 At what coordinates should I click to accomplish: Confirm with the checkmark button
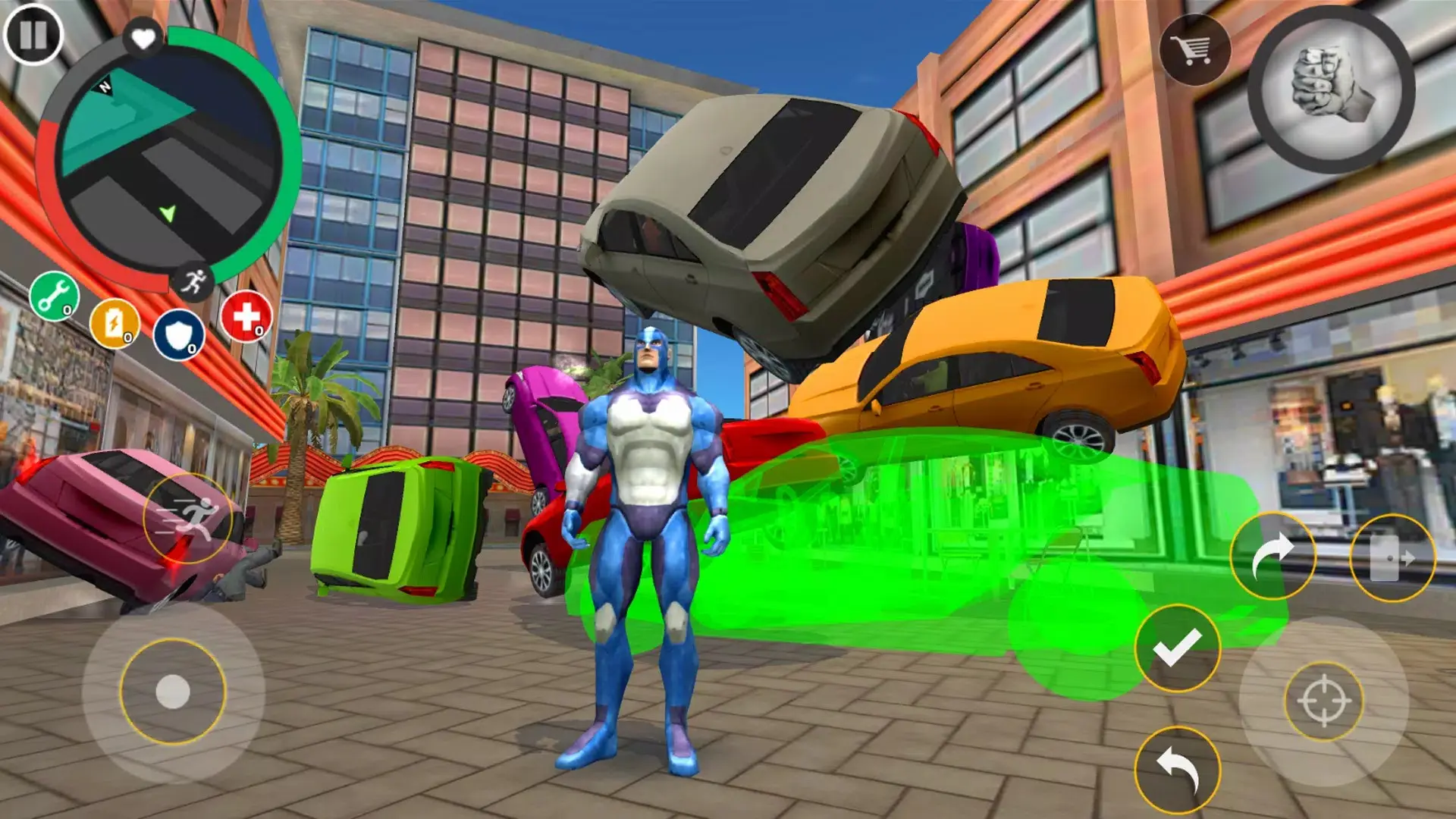(1177, 648)
